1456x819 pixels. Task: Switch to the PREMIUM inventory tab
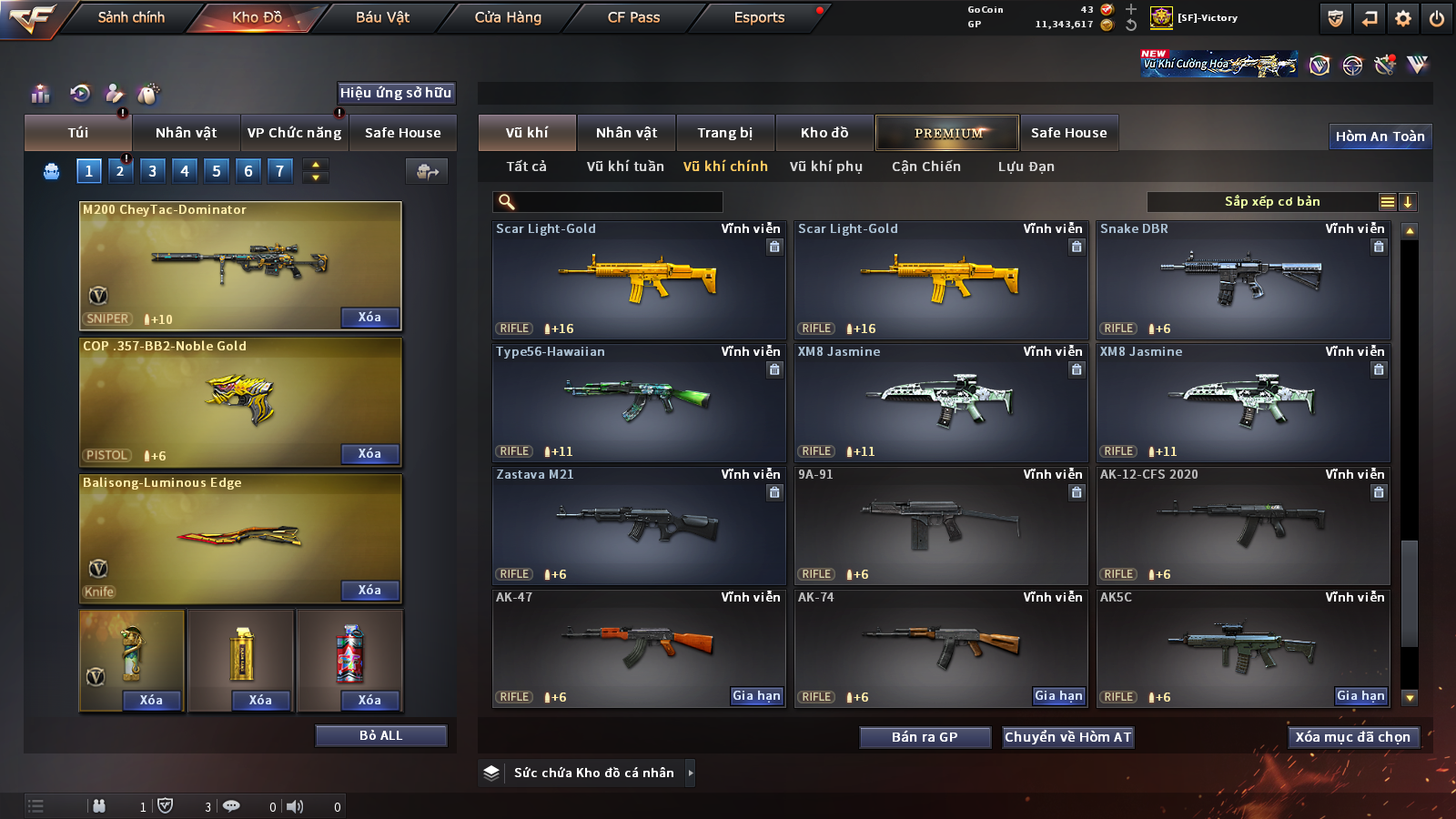(x=947, y=133)
